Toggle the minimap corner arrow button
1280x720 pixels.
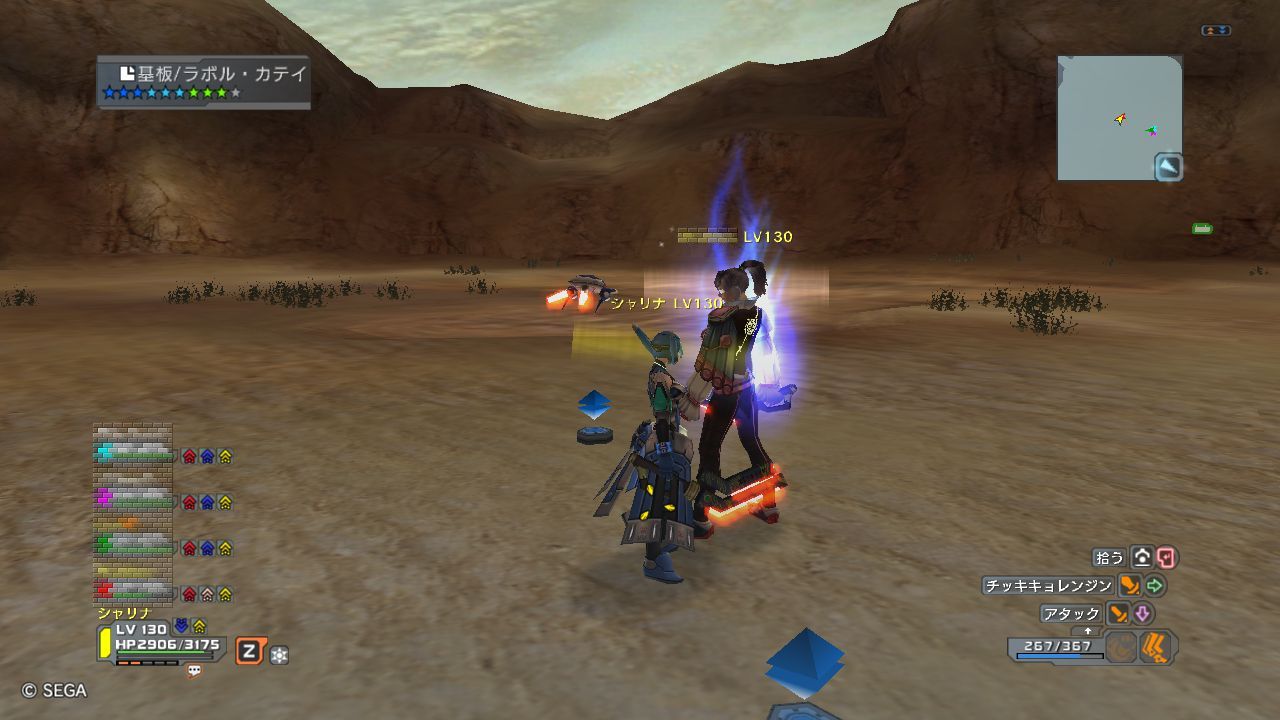click(x=1168, y=167)
